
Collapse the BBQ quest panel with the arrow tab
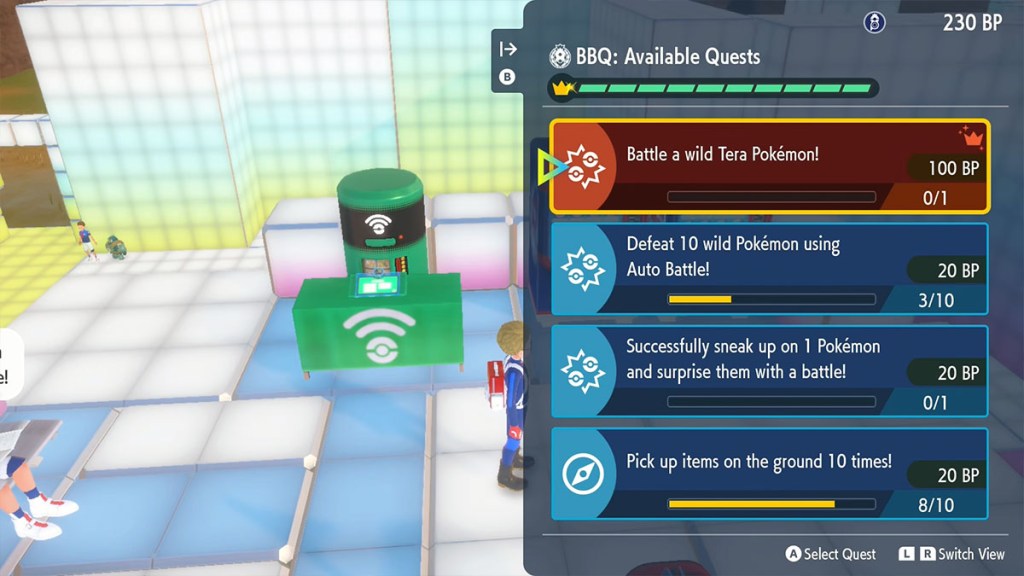pos(508,49)
